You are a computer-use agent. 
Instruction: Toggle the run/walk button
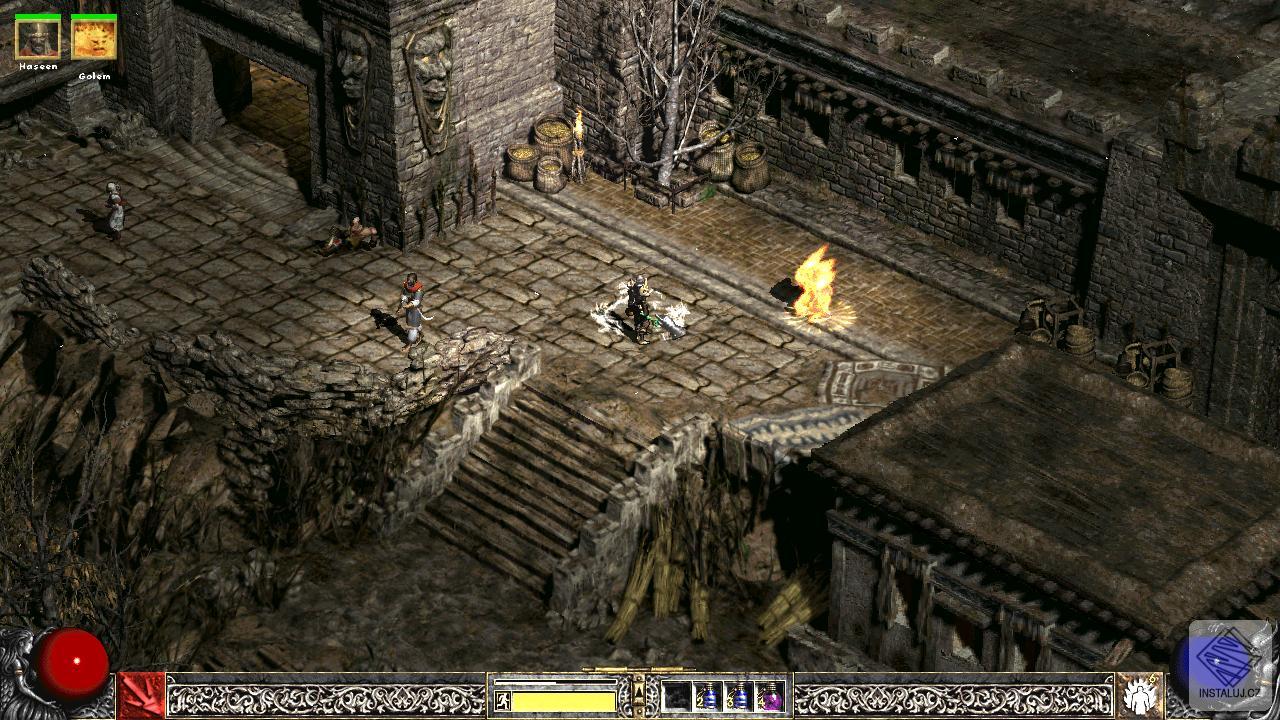(503, 698)
